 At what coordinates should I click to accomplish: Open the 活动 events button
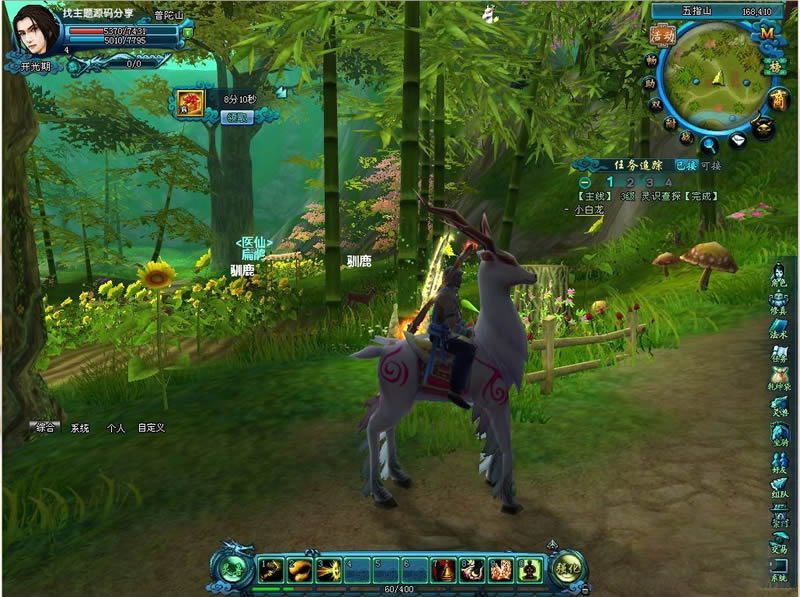(662, 35)
